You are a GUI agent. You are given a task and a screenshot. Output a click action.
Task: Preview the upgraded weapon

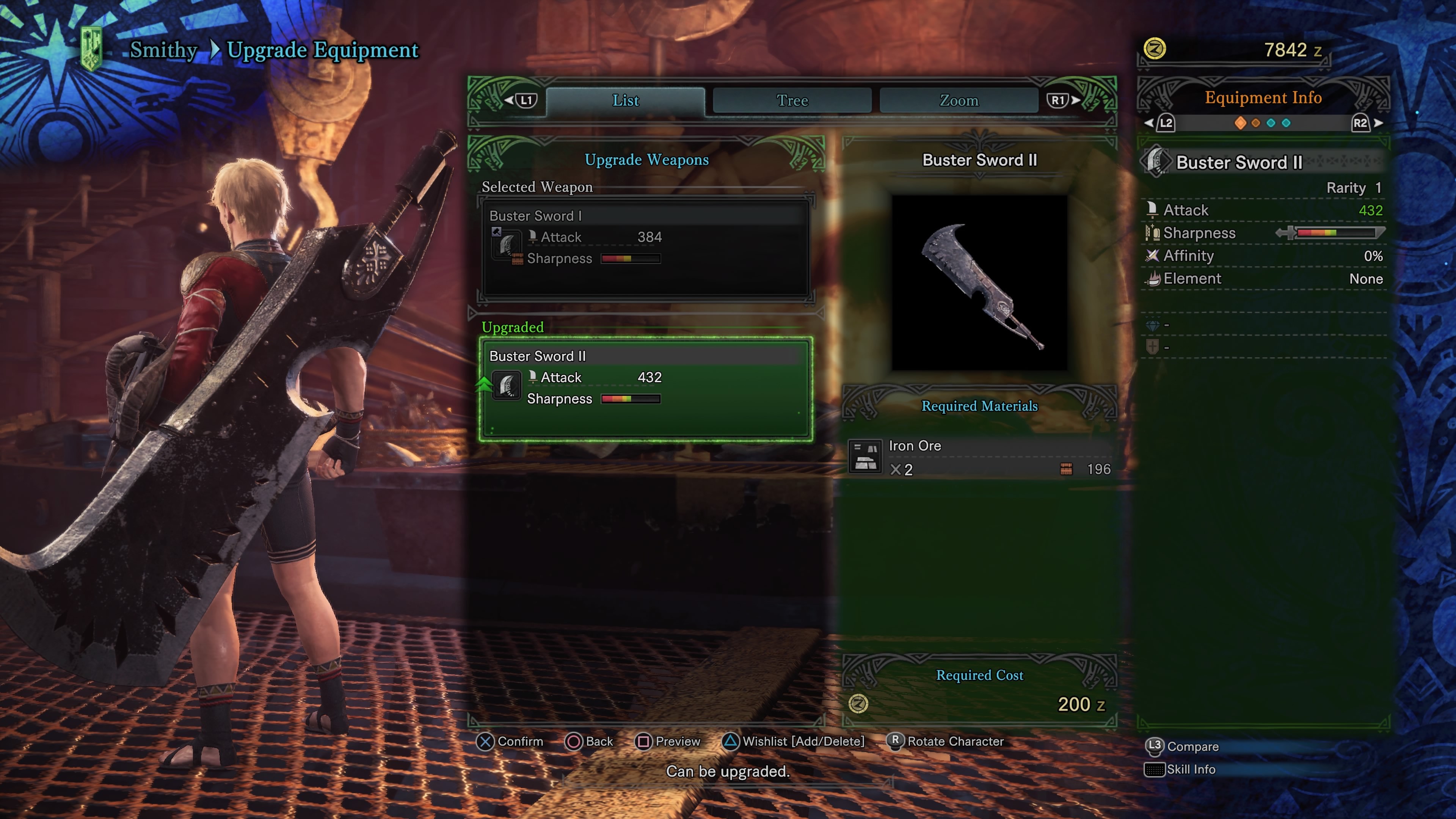(668, 741)
